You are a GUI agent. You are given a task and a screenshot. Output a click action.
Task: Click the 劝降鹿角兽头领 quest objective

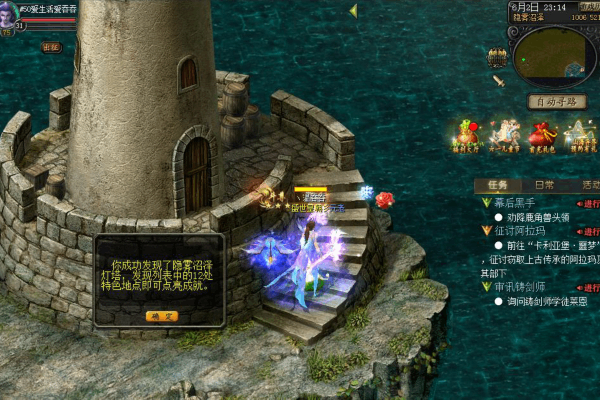point(544,217)
